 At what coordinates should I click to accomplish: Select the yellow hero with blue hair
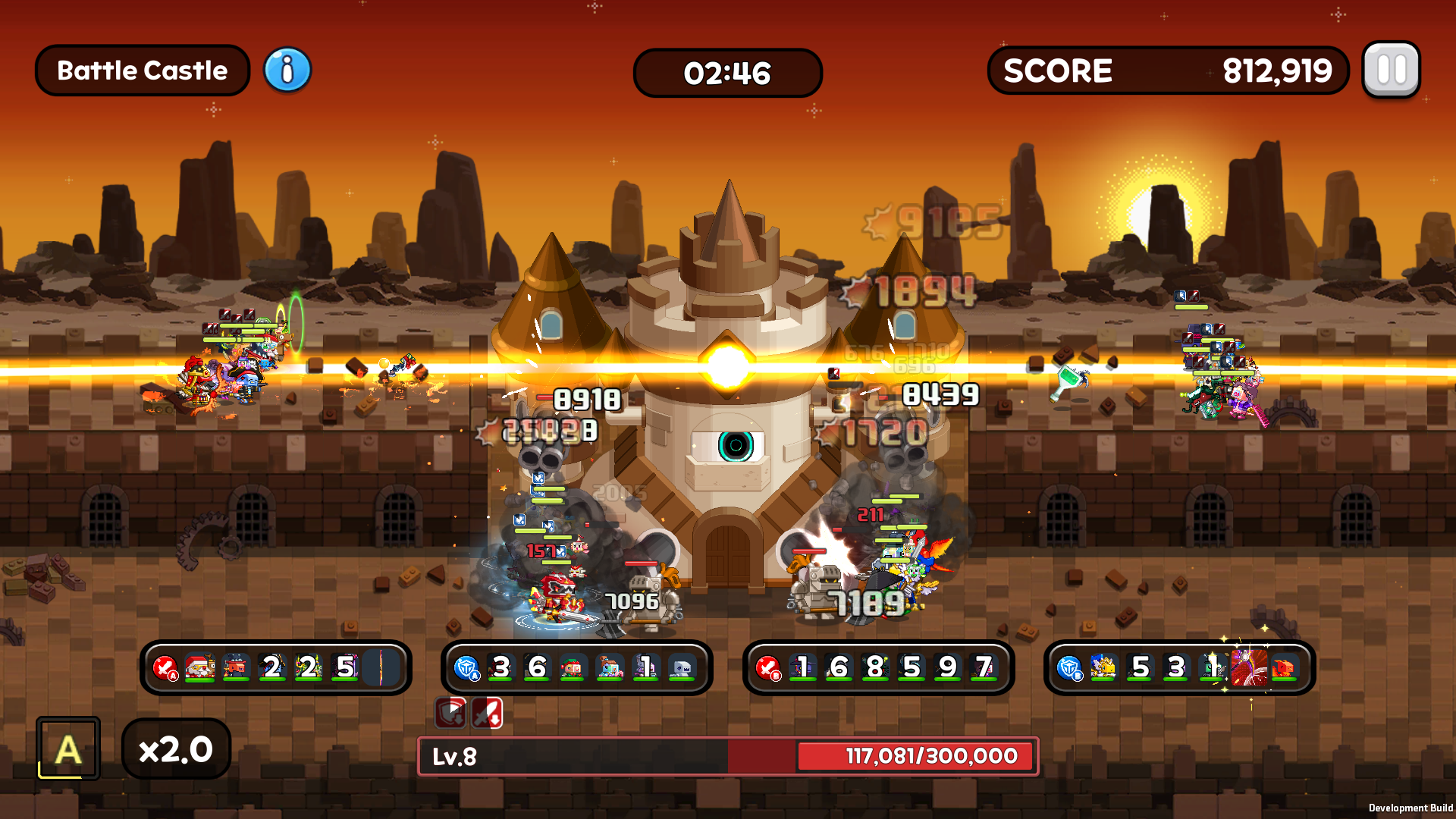click(x=1103, y=667)
